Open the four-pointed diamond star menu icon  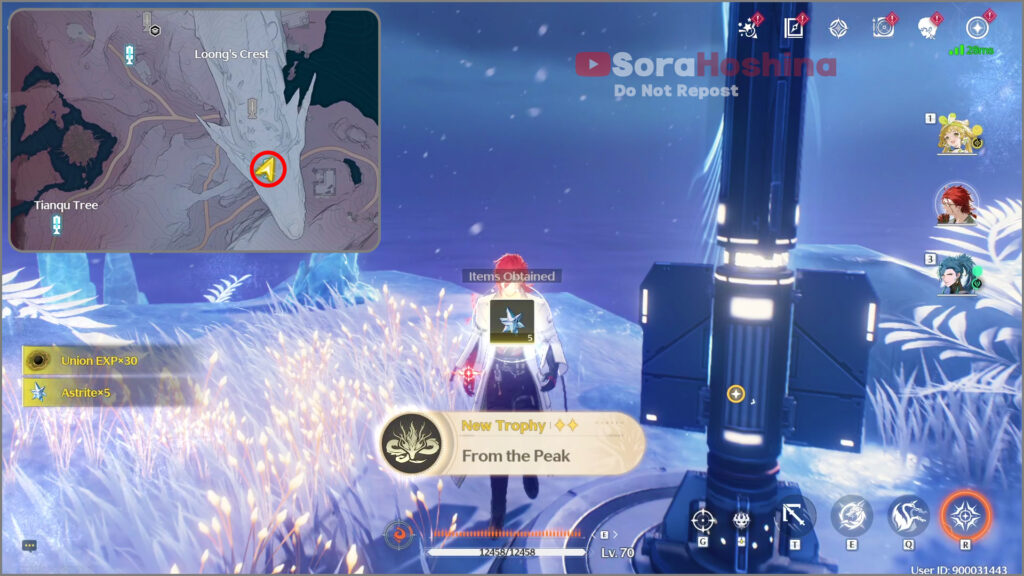tap(838, 27)
